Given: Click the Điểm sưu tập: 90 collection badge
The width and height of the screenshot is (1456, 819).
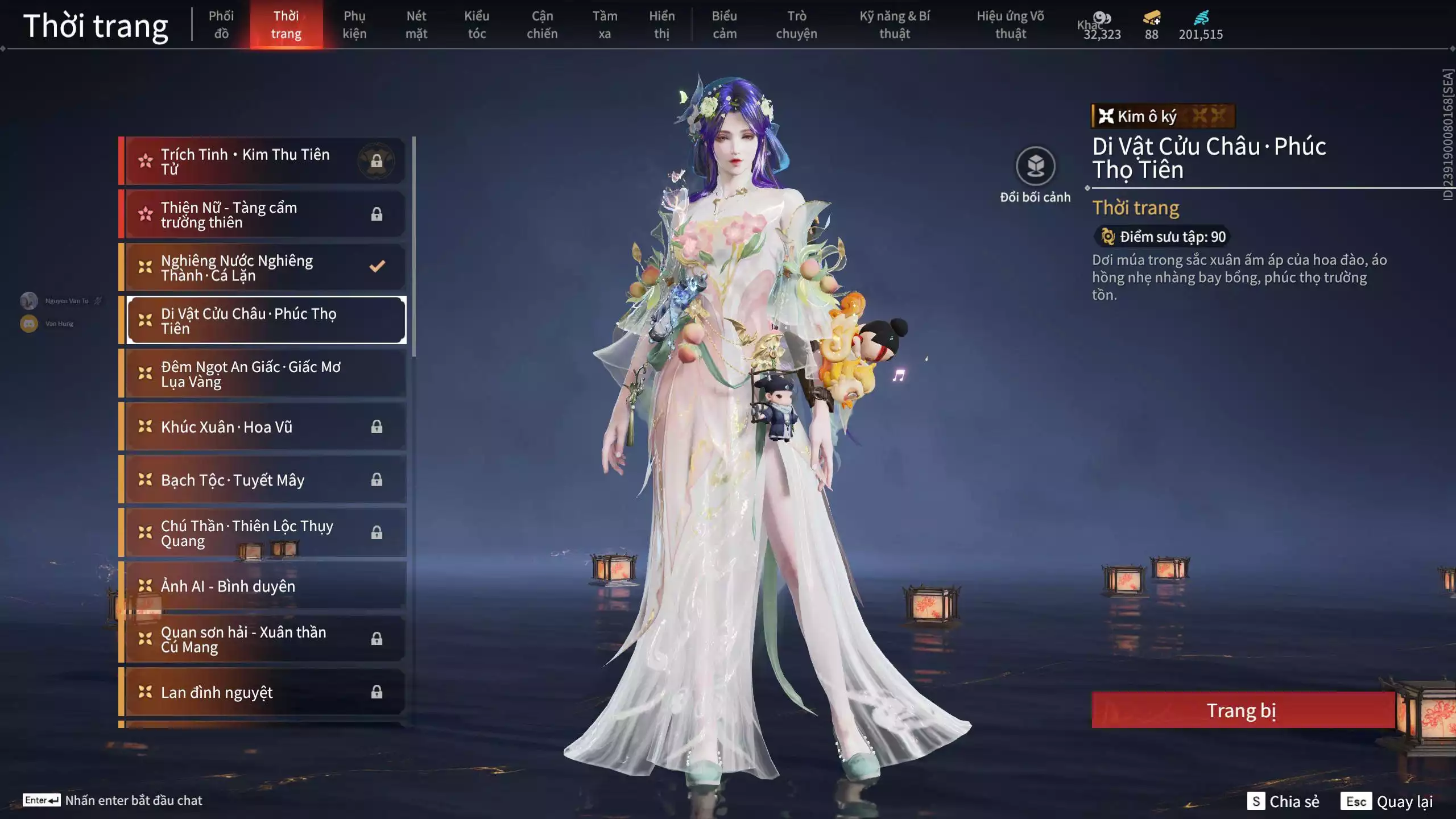Looking at the screenshot, I should (x=1163, y=237).
